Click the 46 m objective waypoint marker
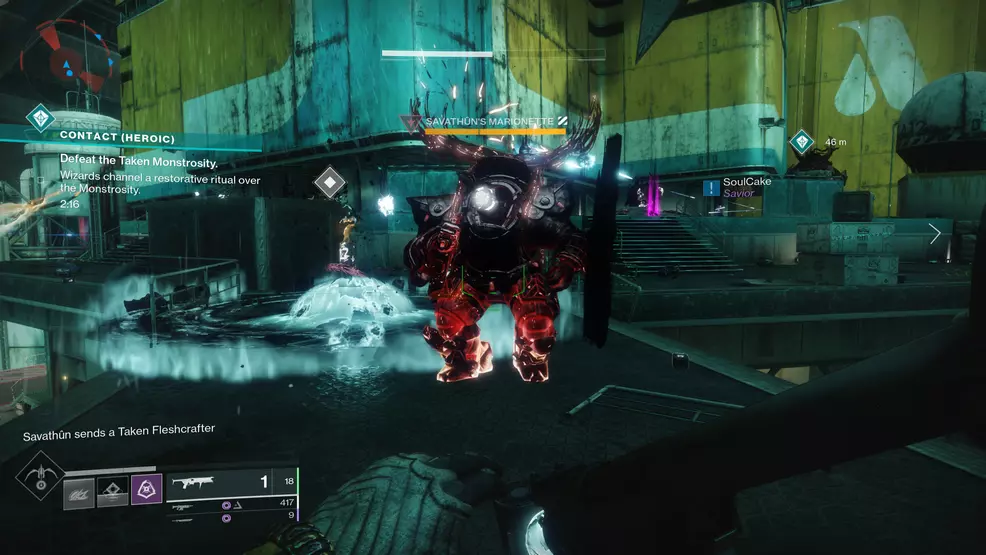 pos(802,142)
